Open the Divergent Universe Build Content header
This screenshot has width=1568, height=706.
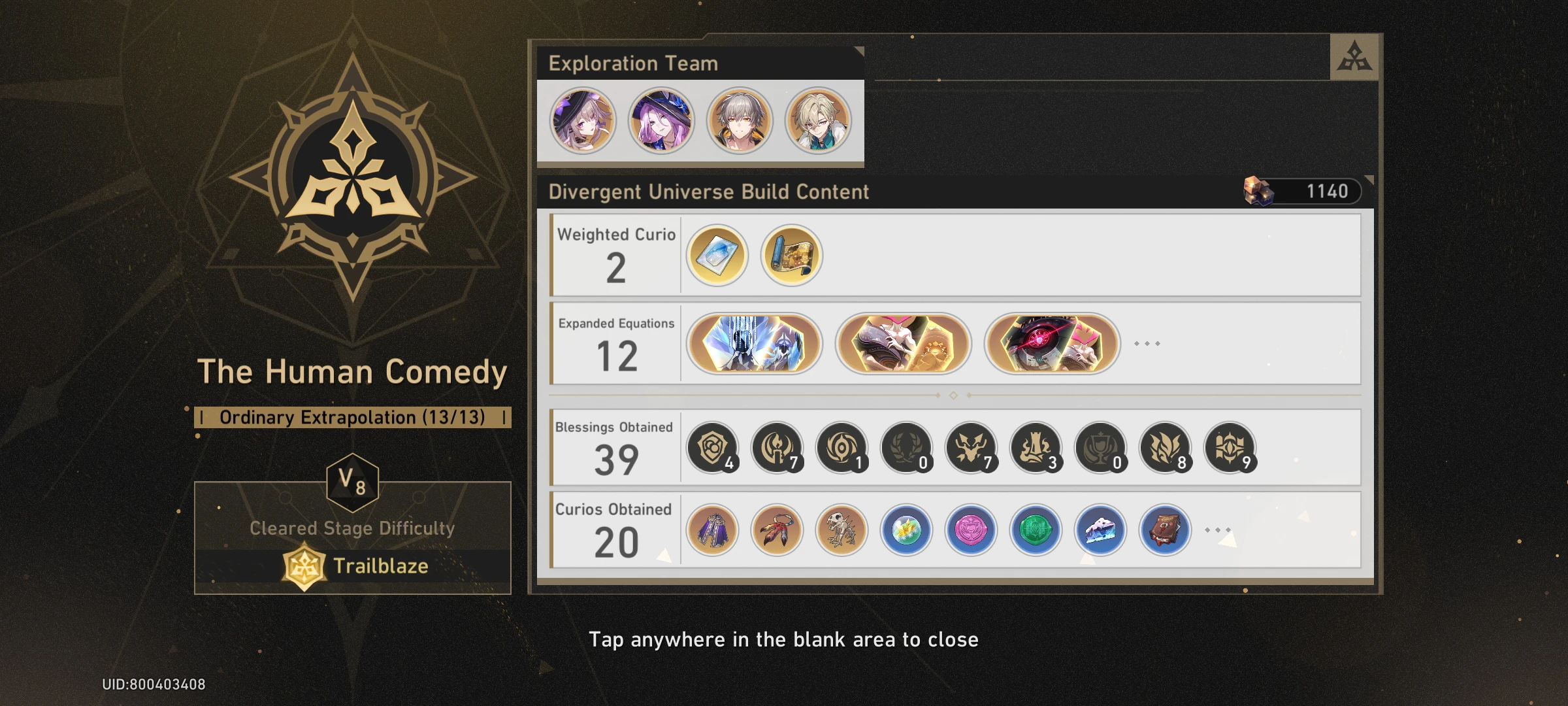coord(708,192)
